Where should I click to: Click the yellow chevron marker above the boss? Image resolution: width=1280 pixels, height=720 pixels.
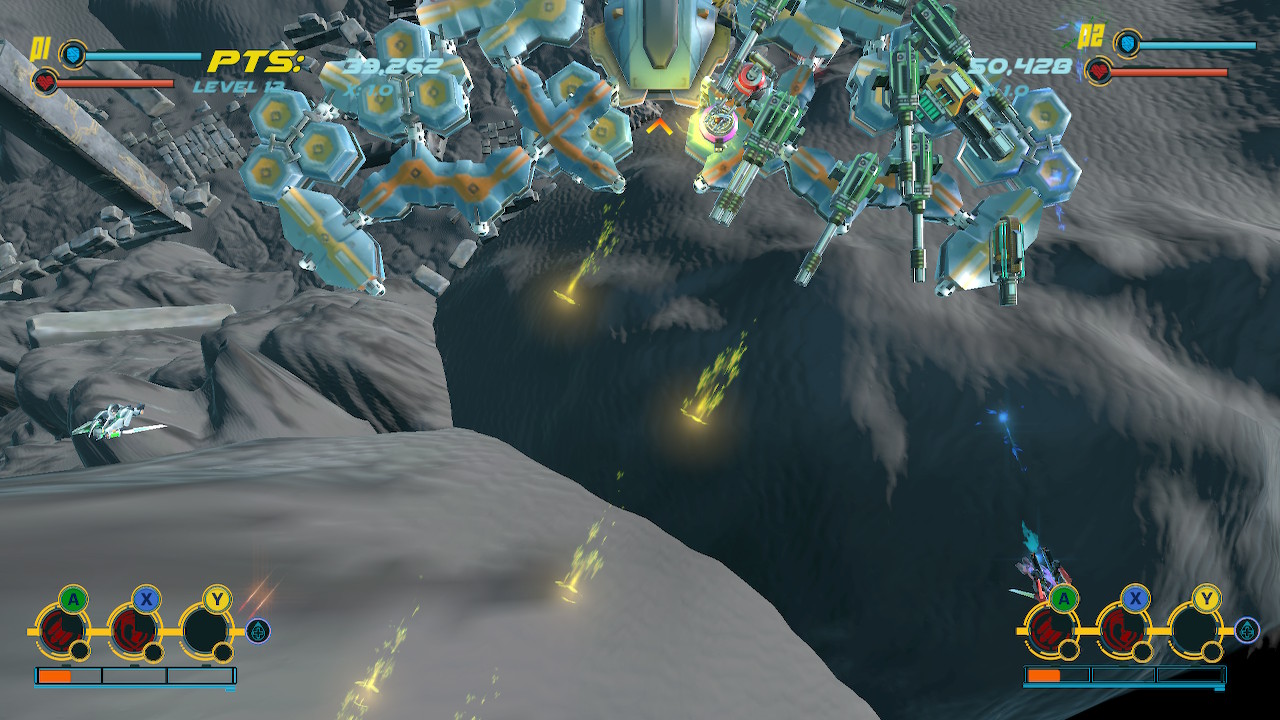(x=660, y=127)
